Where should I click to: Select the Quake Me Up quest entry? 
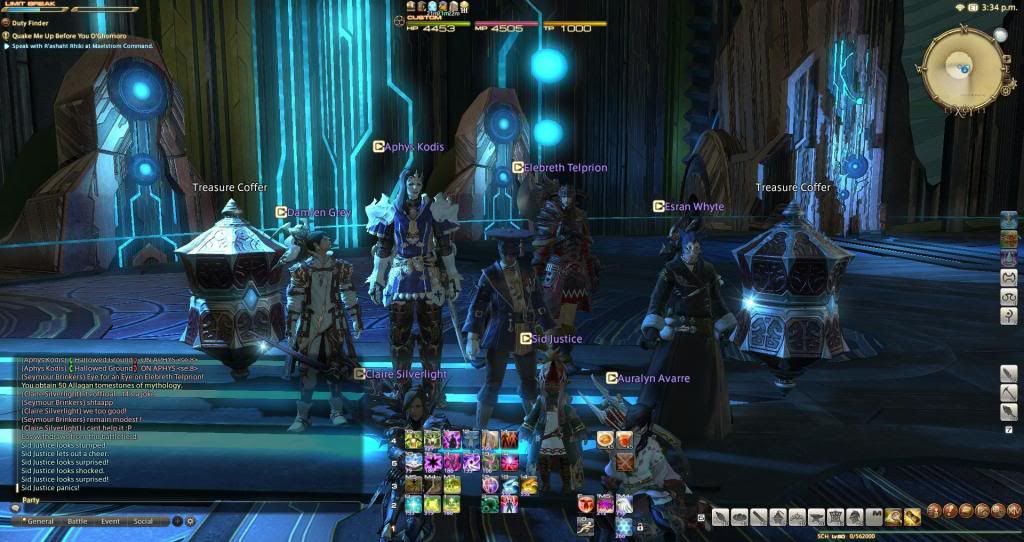[60, 34]
